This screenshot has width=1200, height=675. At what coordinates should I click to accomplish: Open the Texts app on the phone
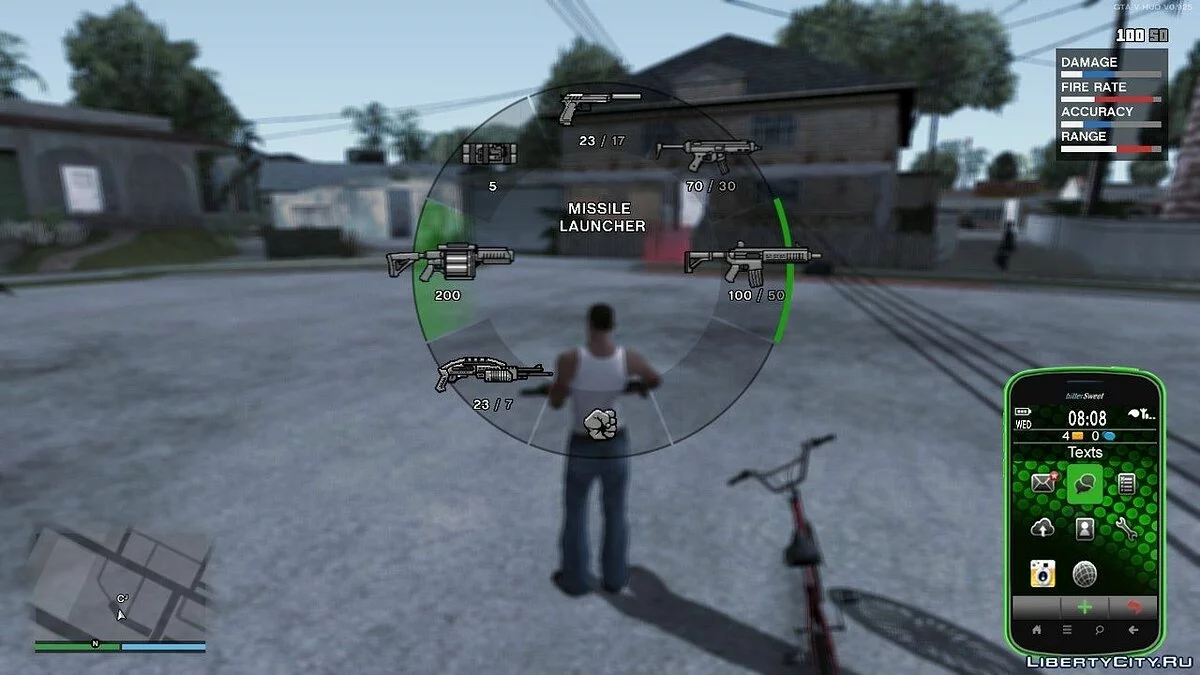(x=1085, y=484)
